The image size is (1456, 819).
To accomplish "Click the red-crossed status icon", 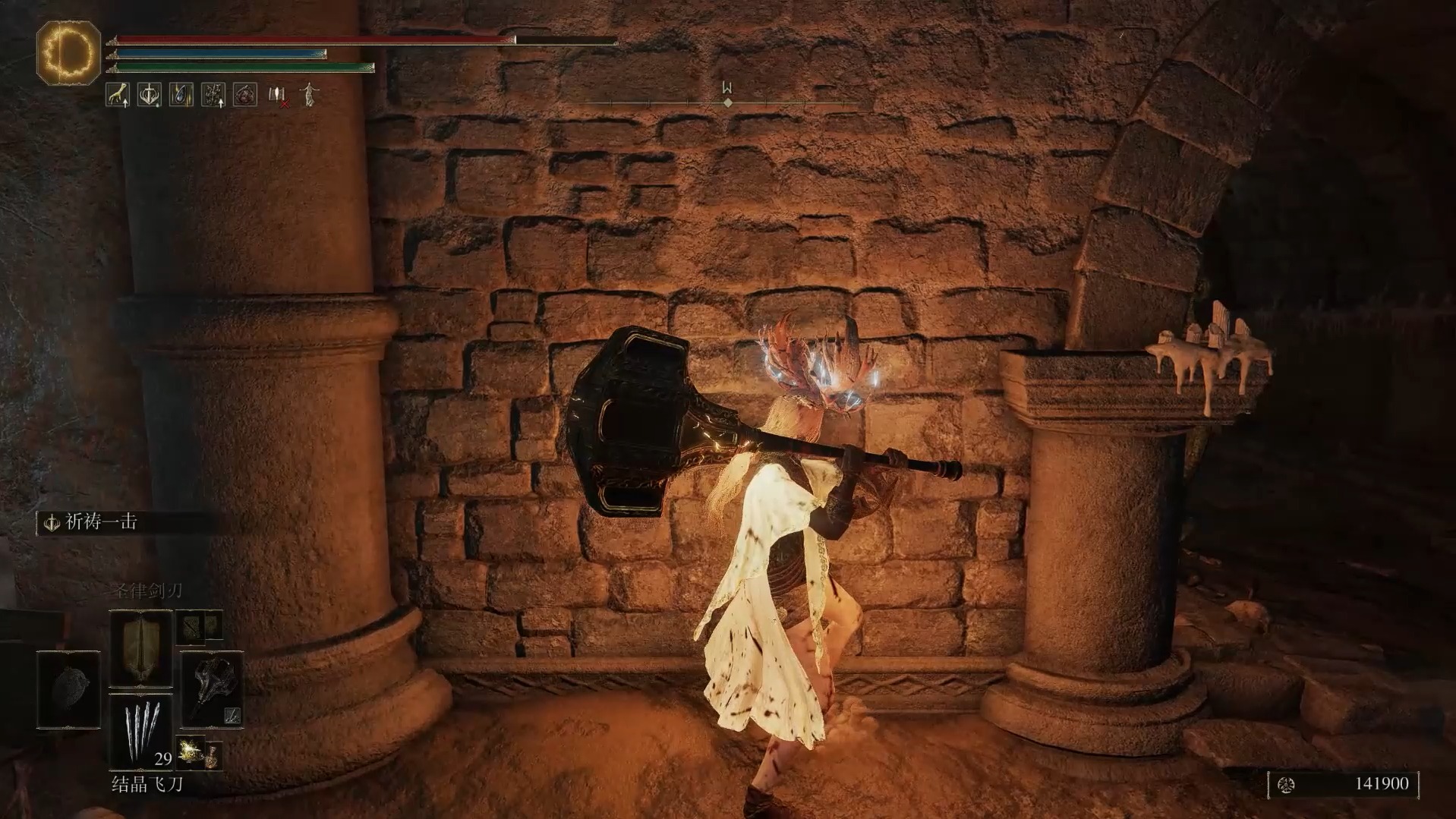I will [278, 96].
